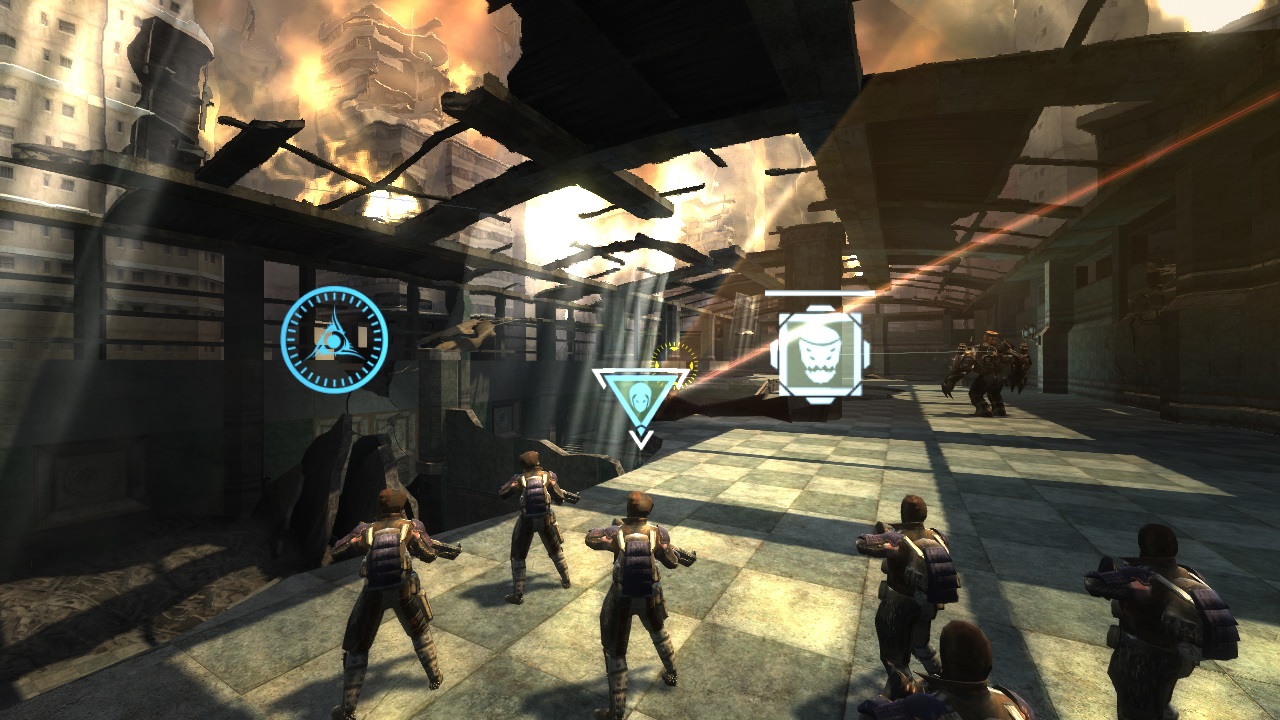1280x720 pixels.
Task: Select the blue circular objective marker
Action: (334, 340)
